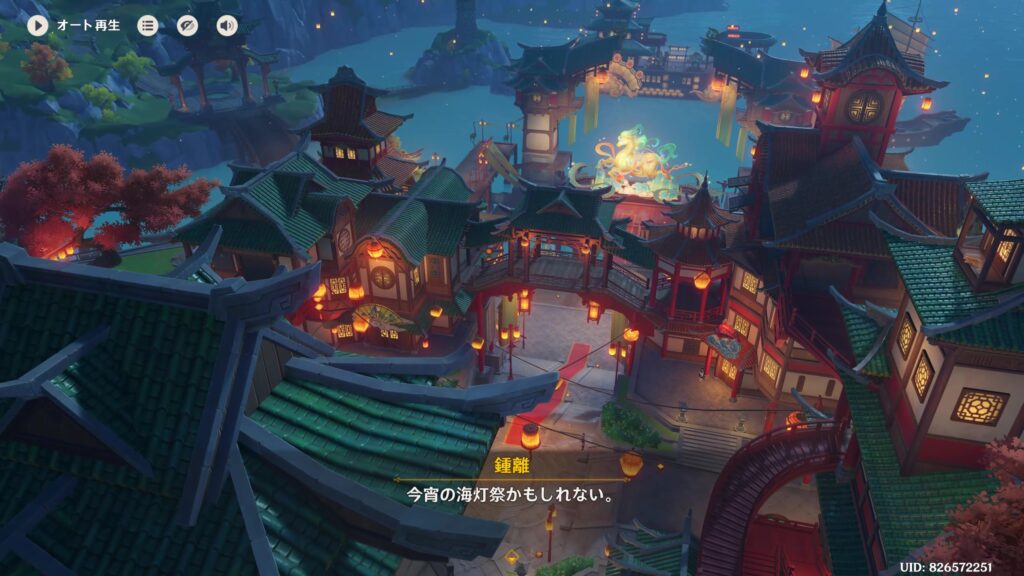Open the dialogue log list icon
This screenshot has height=576, width=1024.
[148, 25]
